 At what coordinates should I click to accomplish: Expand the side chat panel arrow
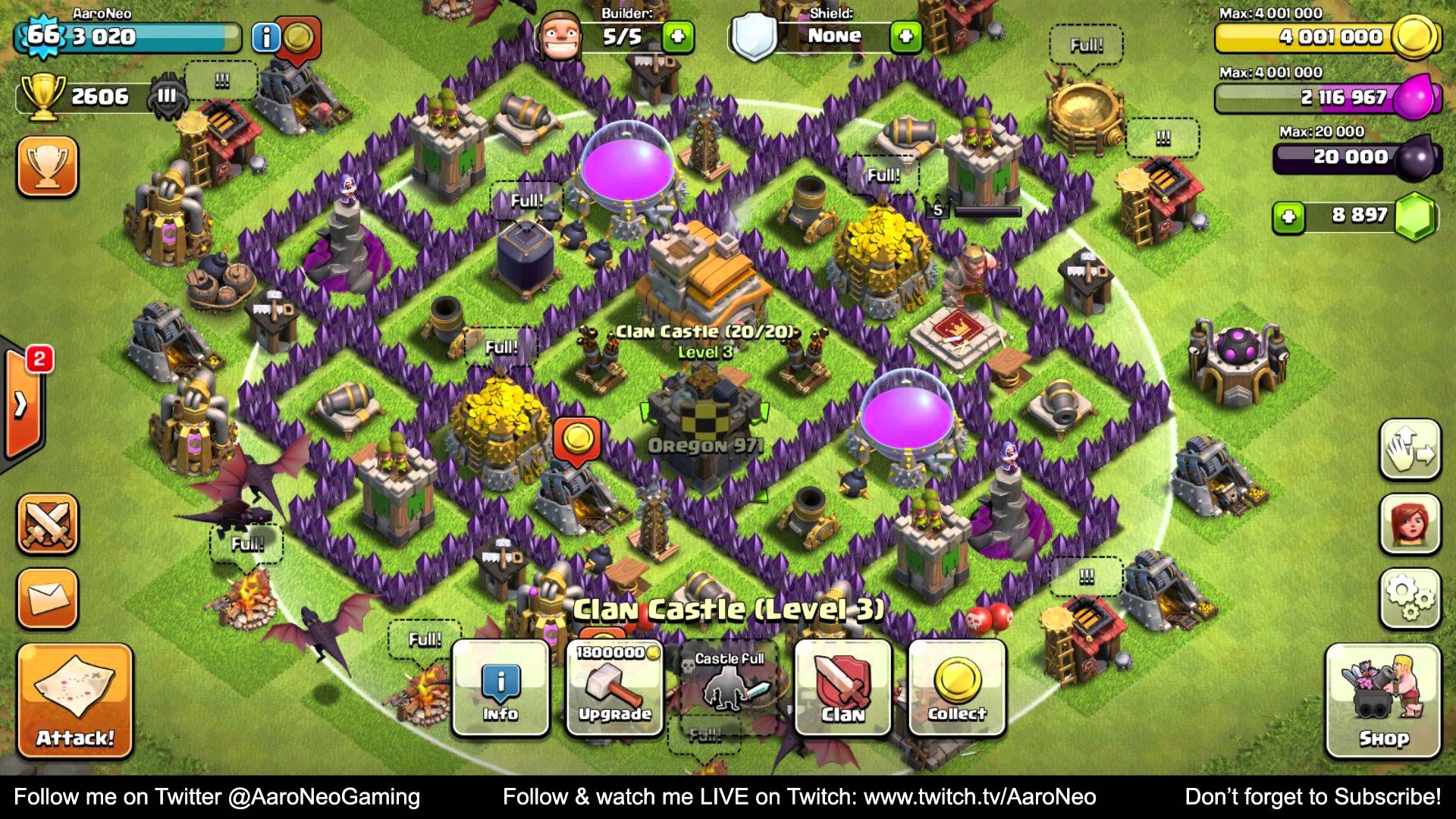tap(21, 404)
